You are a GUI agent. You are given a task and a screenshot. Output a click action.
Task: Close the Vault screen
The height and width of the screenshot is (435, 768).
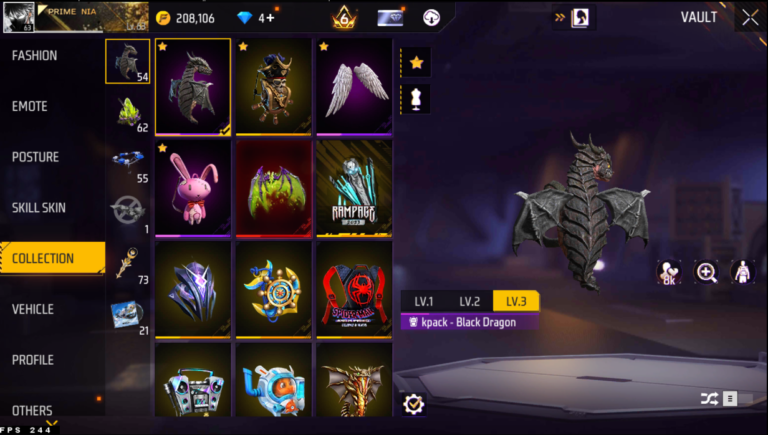coord(750,17)
